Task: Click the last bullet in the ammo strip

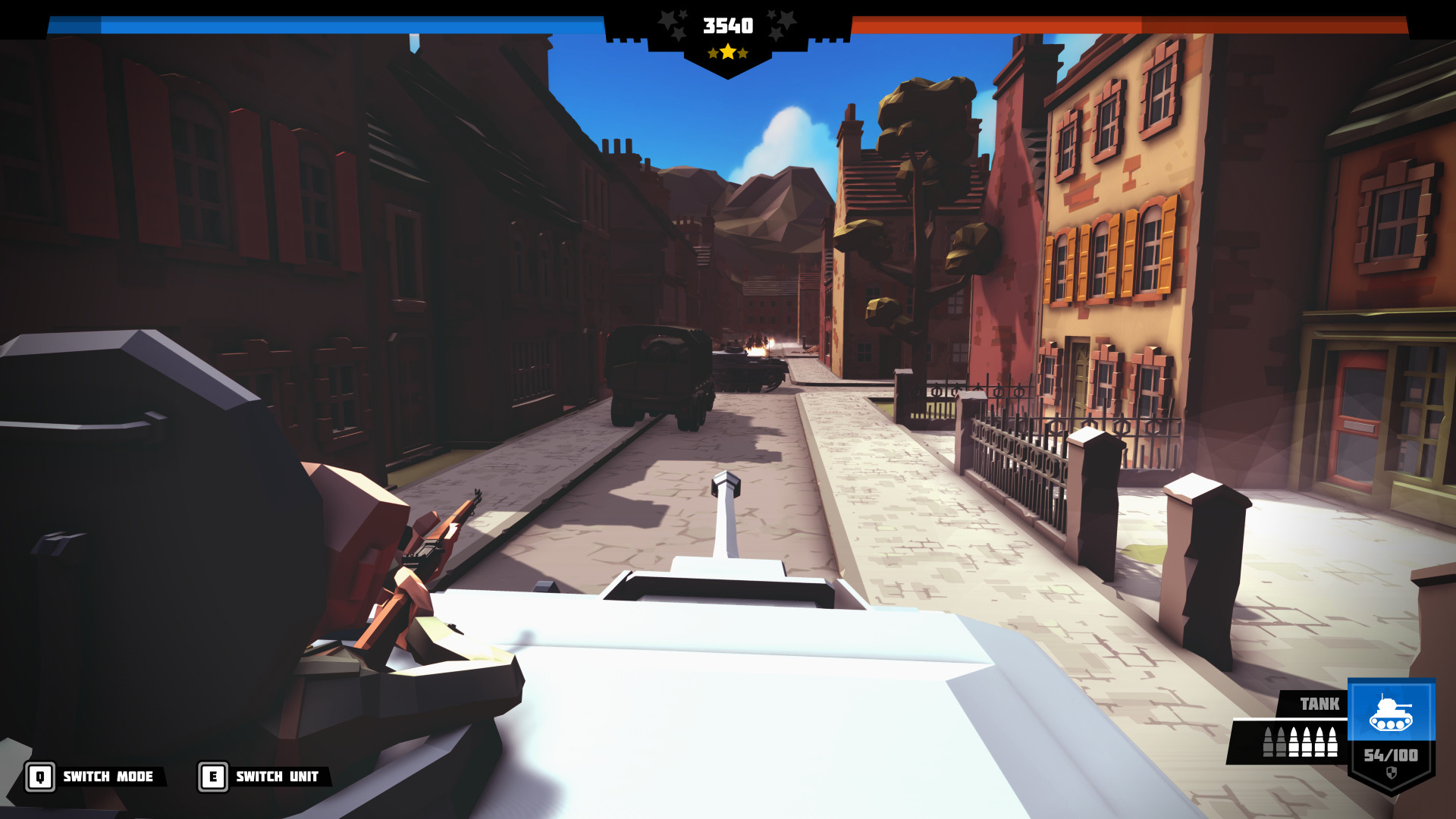Action: tap(1332, 742)
